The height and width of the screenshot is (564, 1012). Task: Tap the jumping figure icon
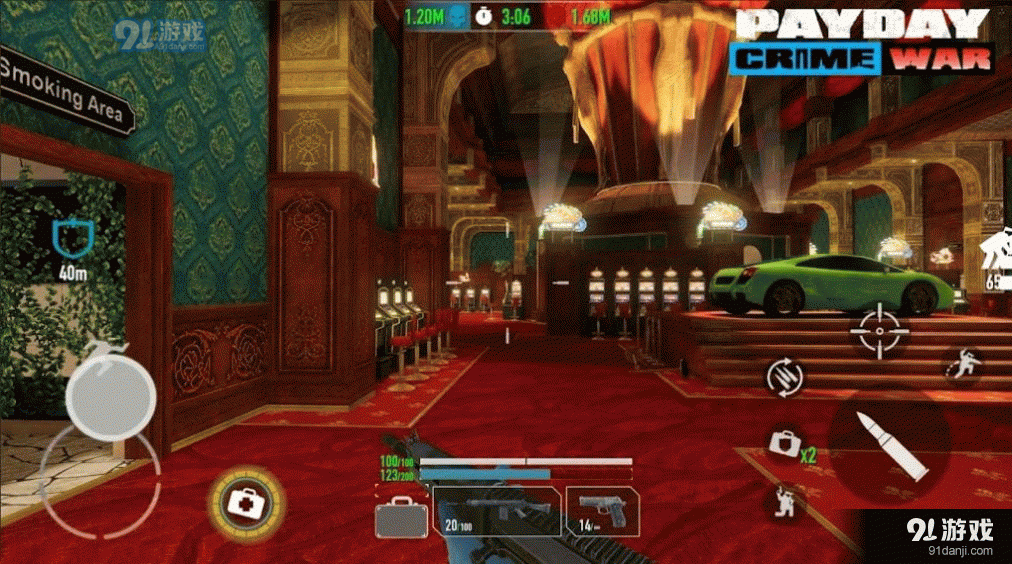[963, 365]
